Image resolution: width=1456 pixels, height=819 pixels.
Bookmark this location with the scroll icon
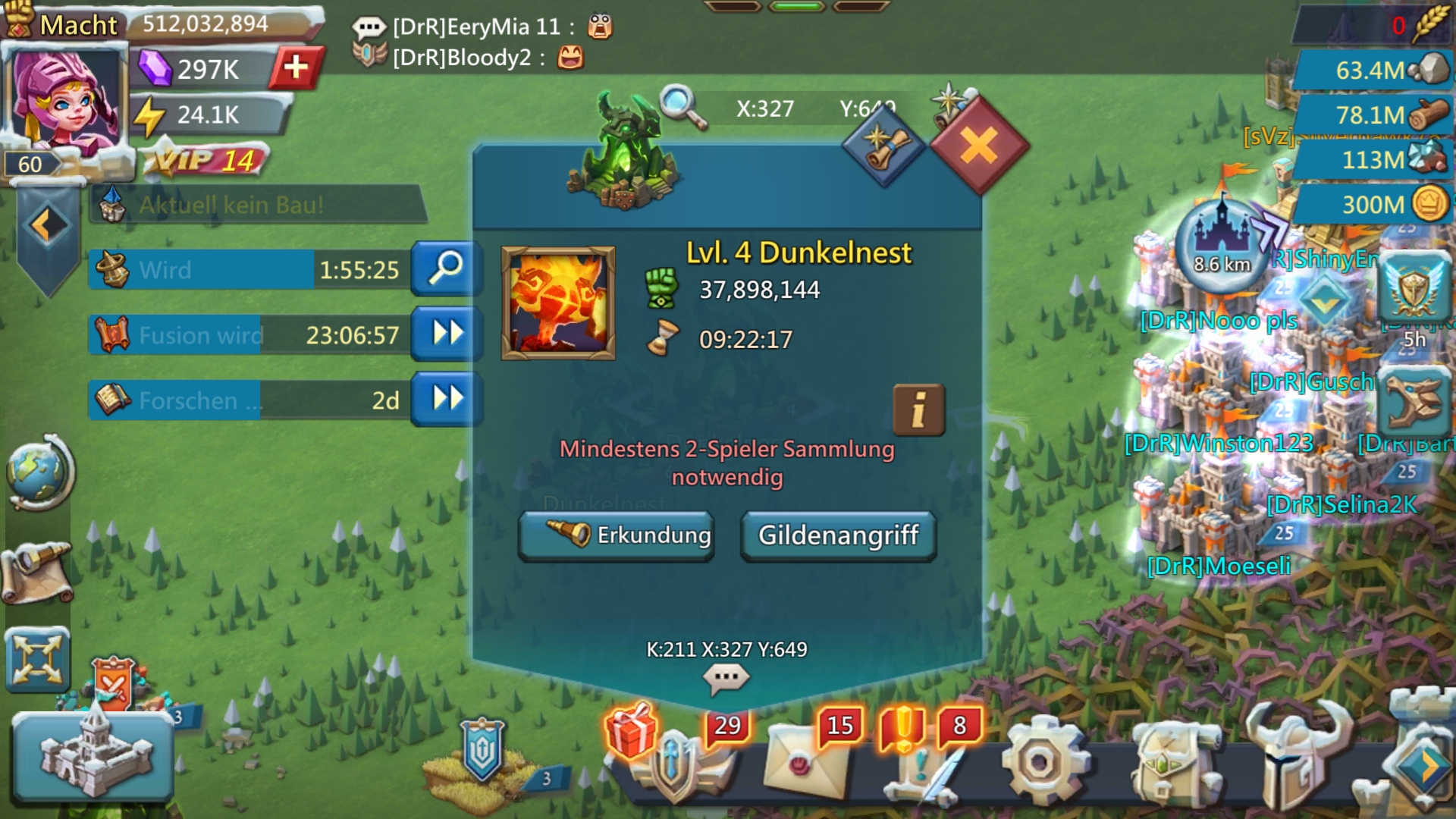pyautogui.click(x=882, y=145)
